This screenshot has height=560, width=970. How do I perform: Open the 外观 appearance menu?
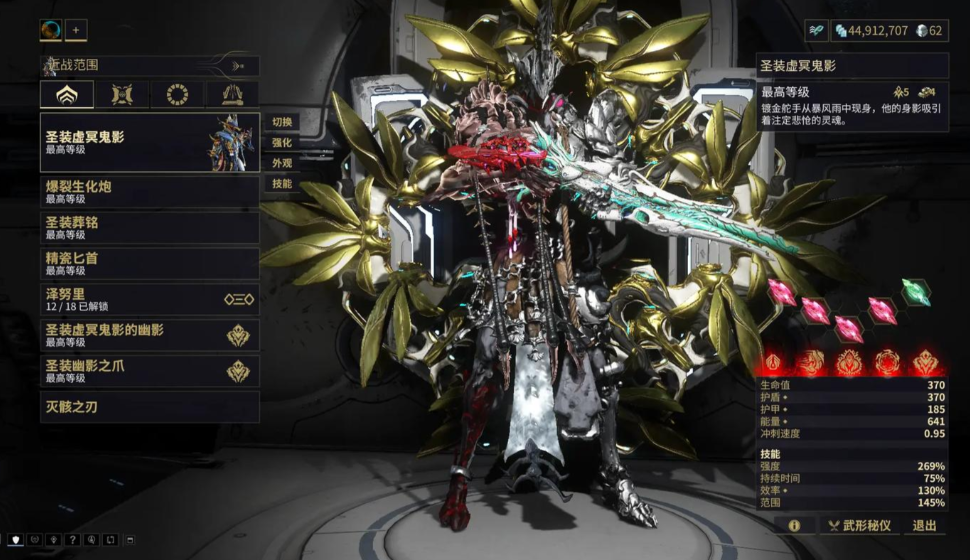click(x=282, y=164)
